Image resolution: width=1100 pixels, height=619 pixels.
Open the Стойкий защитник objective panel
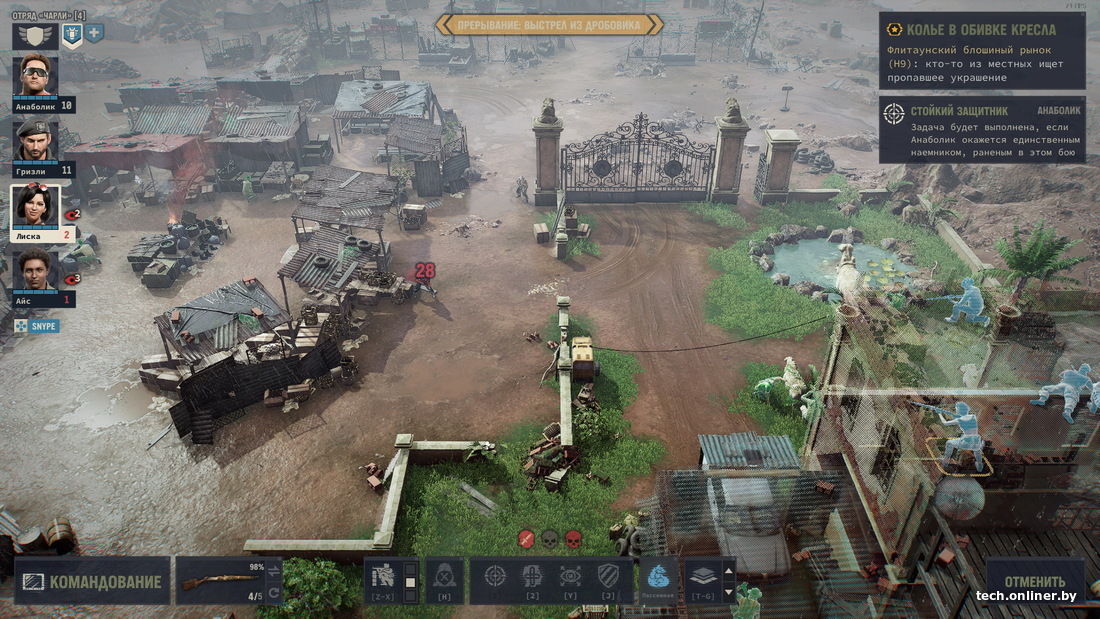(982, 129)
